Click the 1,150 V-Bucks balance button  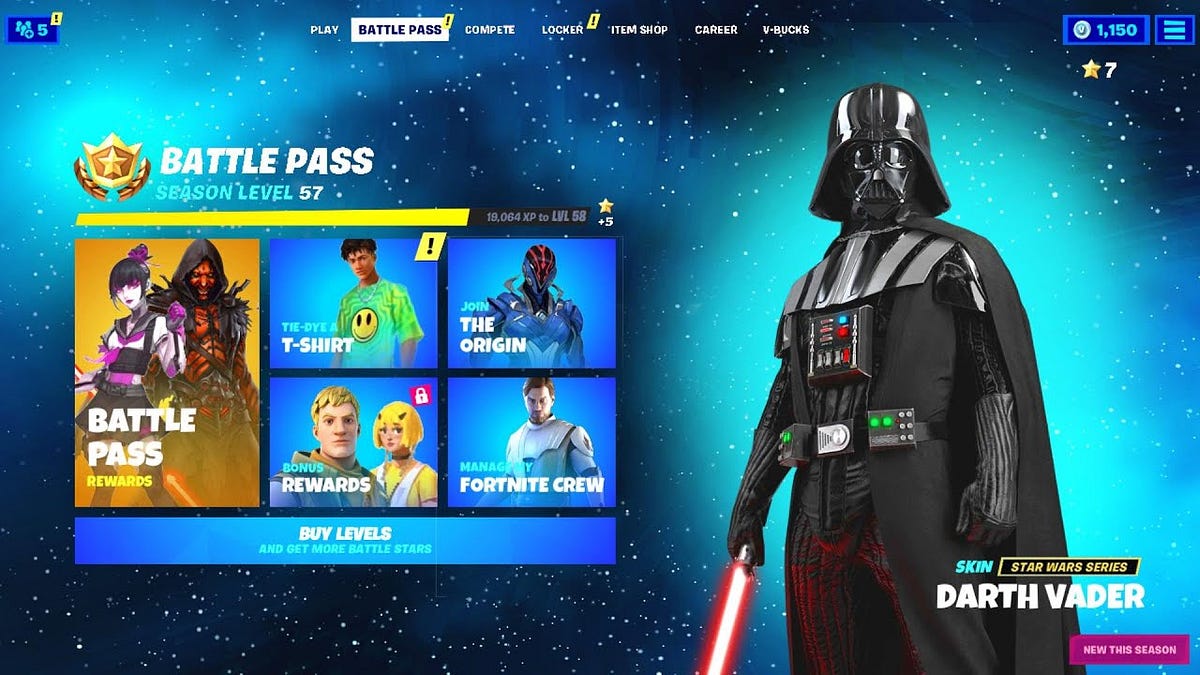(1107, 30)
